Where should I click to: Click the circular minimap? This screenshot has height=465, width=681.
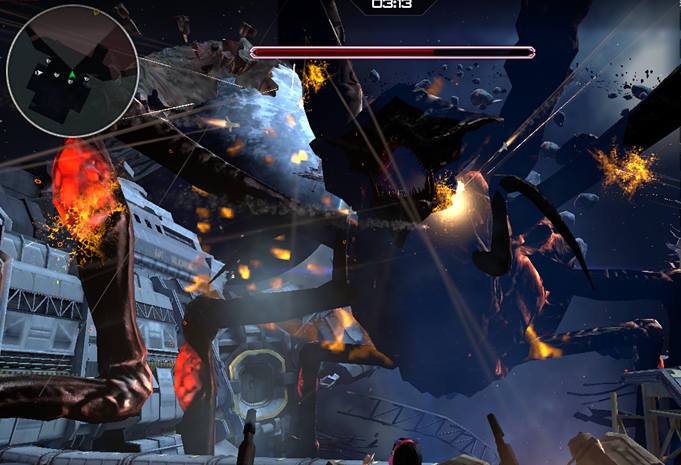[72, 70]
